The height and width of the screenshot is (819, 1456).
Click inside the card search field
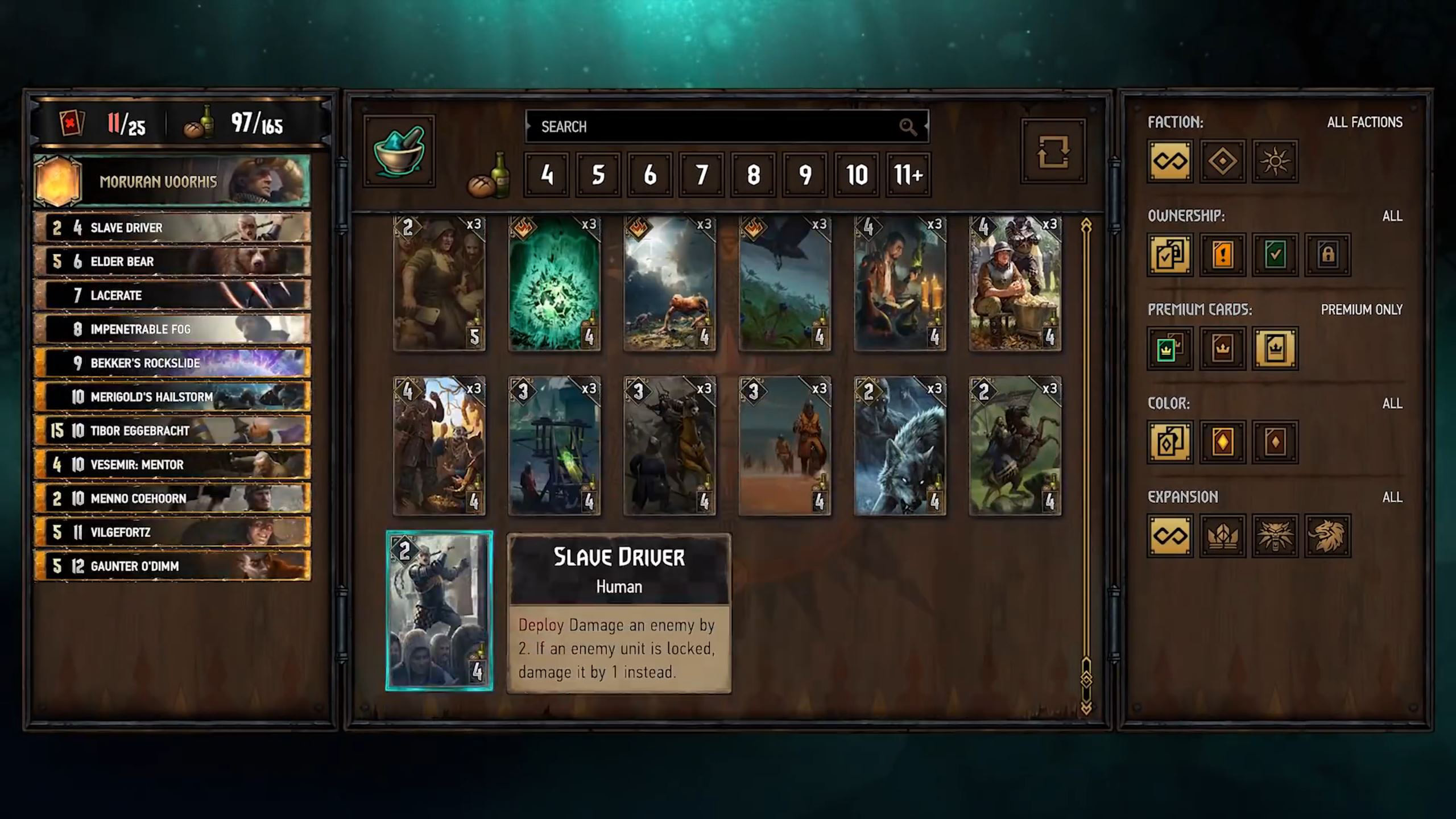pyautogui.click(x=728, y=126)
